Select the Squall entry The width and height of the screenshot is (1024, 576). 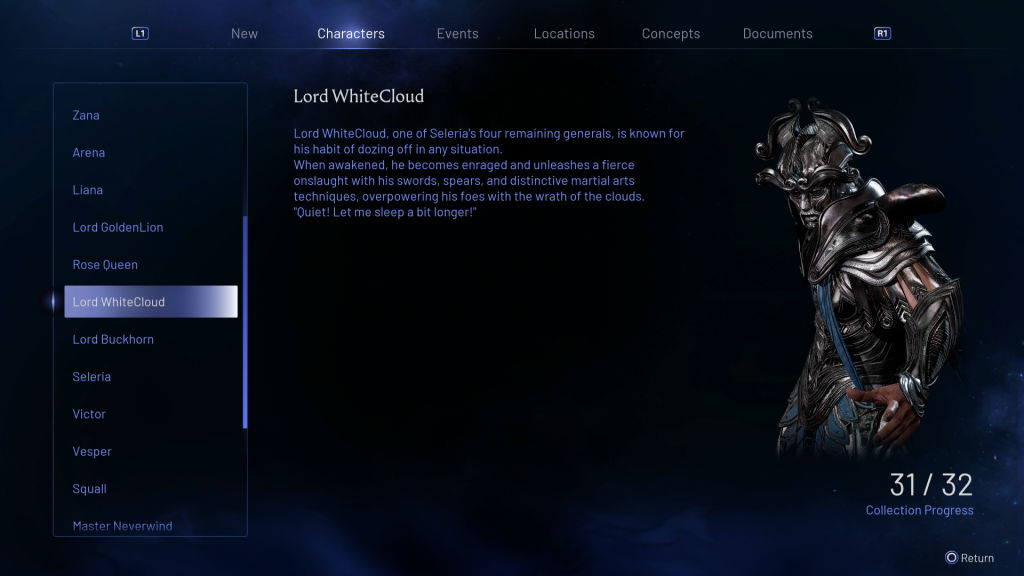pyautogui.click(x=90, y=489)
